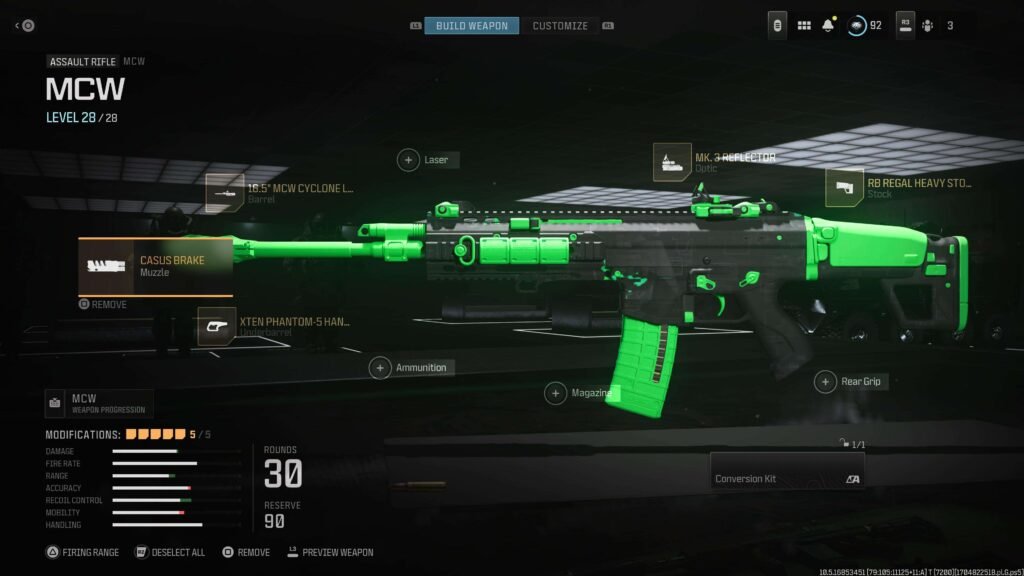This screenshot has width=1024, height=576.
Task: Switch to the Build Weapon tab
Action: tap(471, 26)
